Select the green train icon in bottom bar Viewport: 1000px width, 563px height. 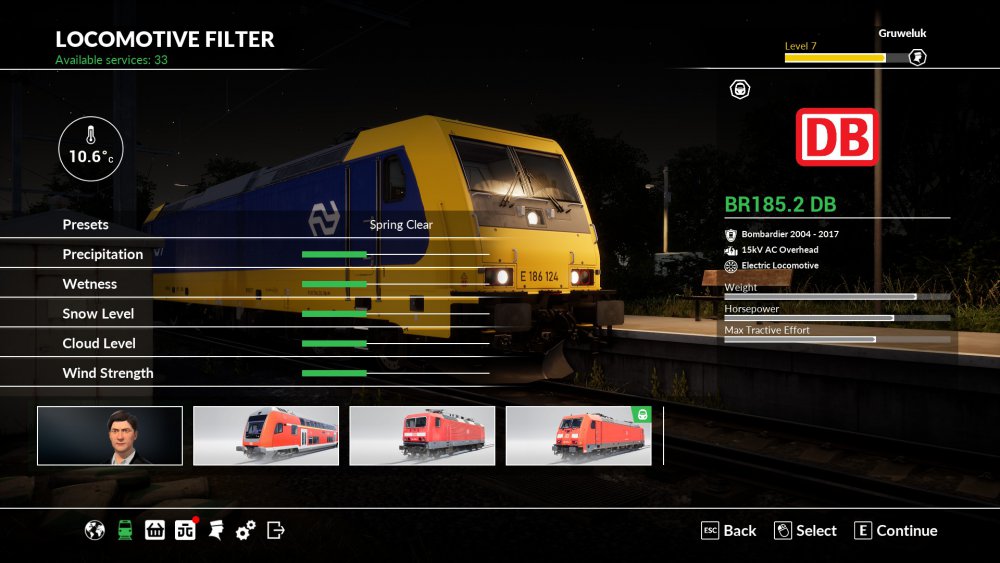pyautogui.click(x=125, y=530)
